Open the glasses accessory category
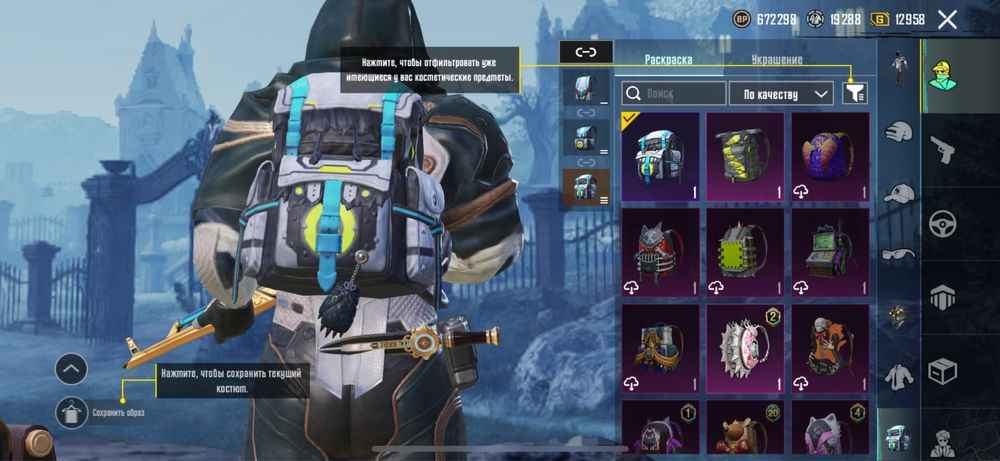 [x=900, y=254]
